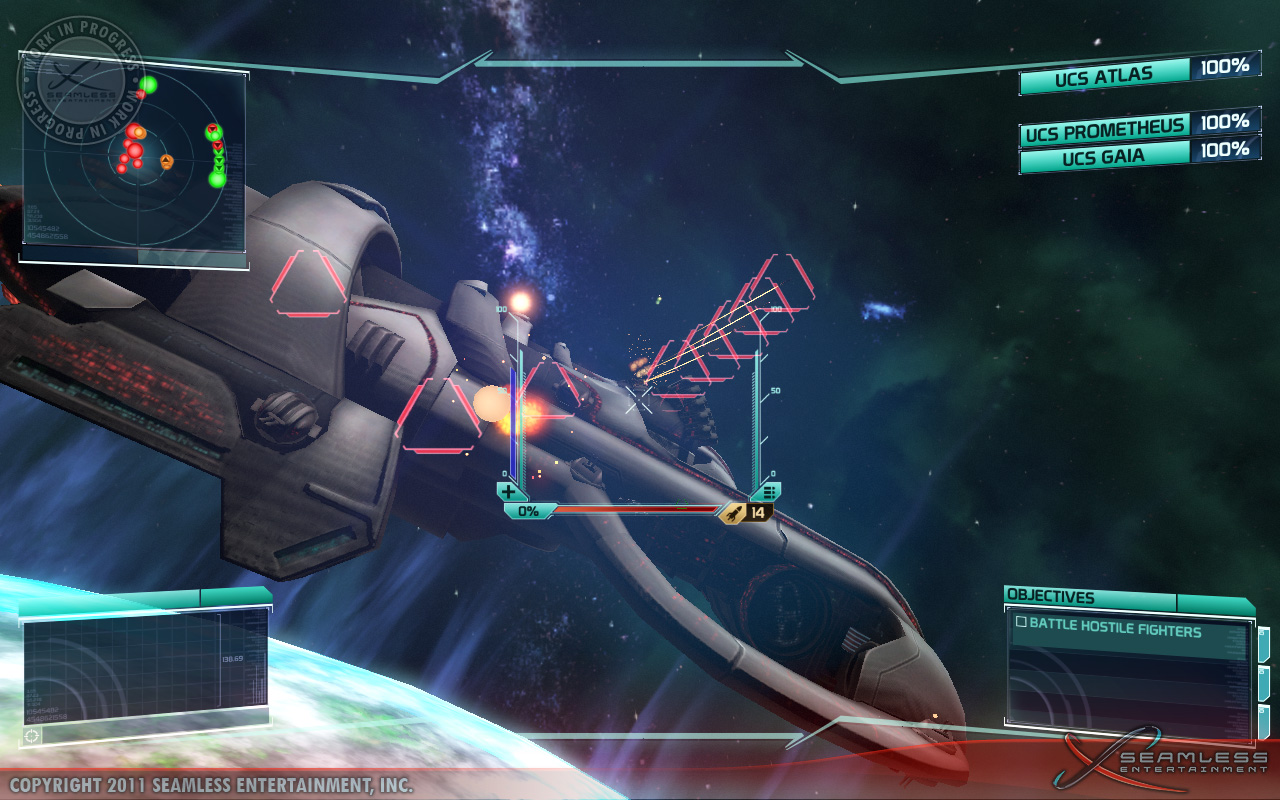Click the stacked-lines list icon on the HUD
The height and width of the screenshot is (800, 1280).
767,491
